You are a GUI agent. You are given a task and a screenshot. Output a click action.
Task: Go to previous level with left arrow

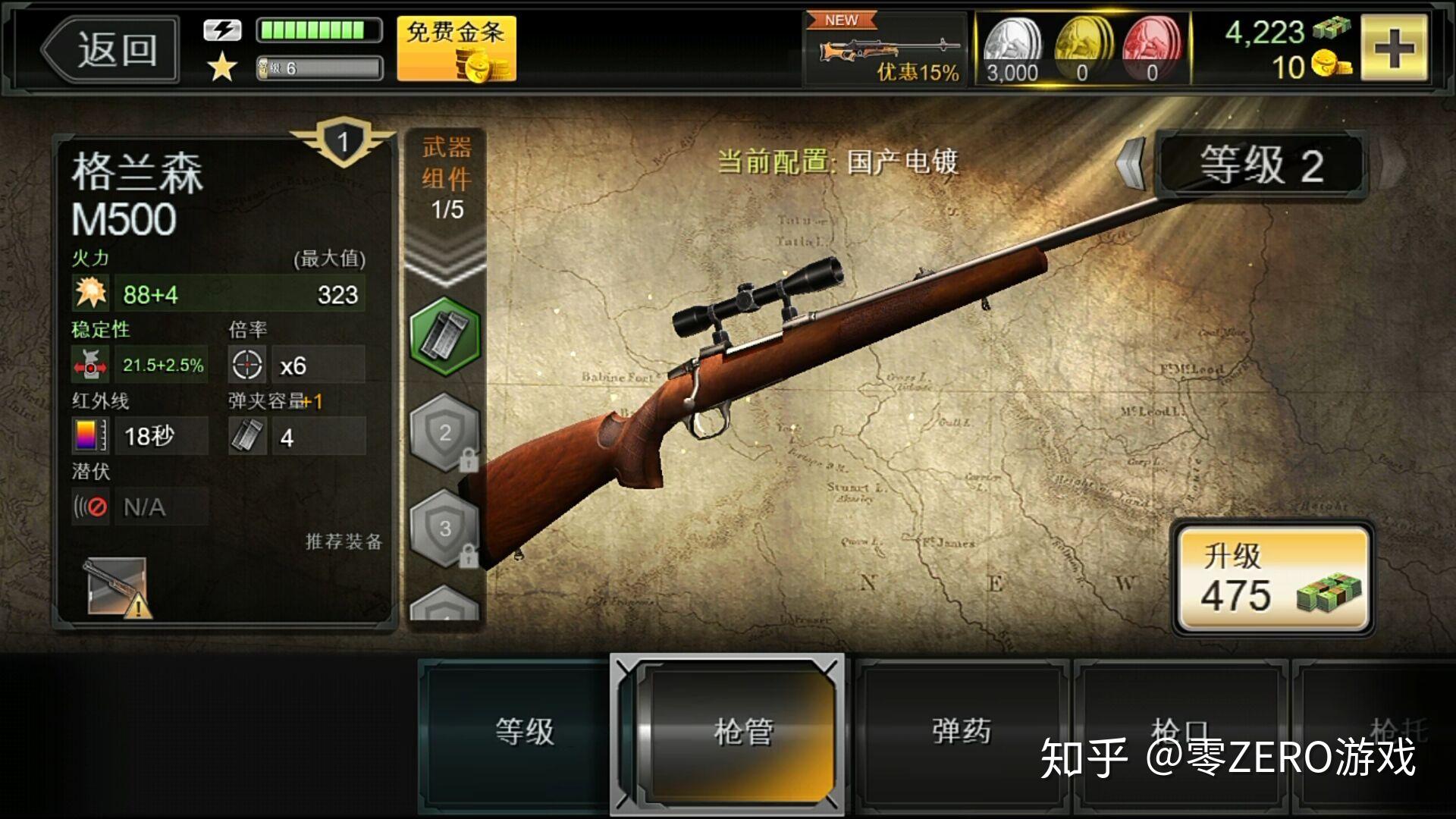pos(1131,162)
